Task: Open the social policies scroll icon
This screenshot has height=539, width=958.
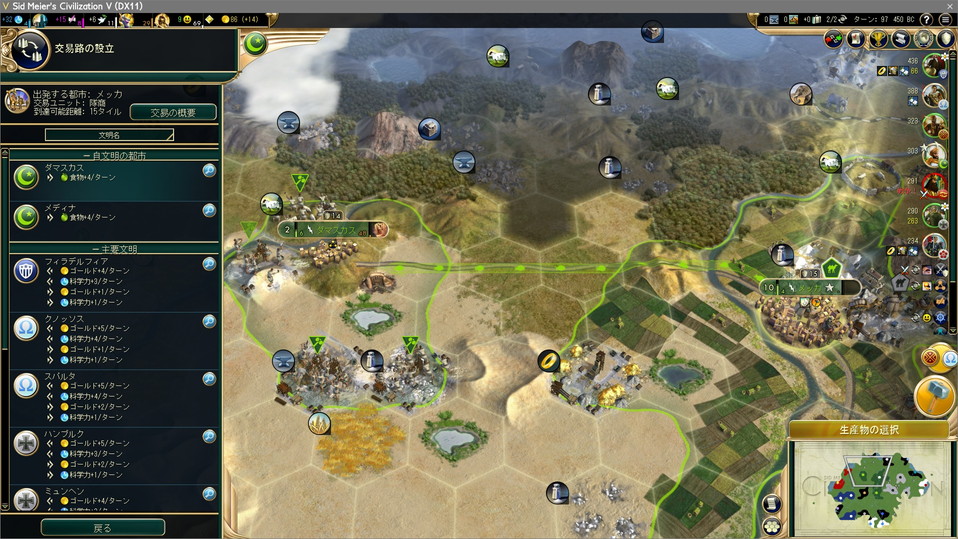Action: coord(857,39)
